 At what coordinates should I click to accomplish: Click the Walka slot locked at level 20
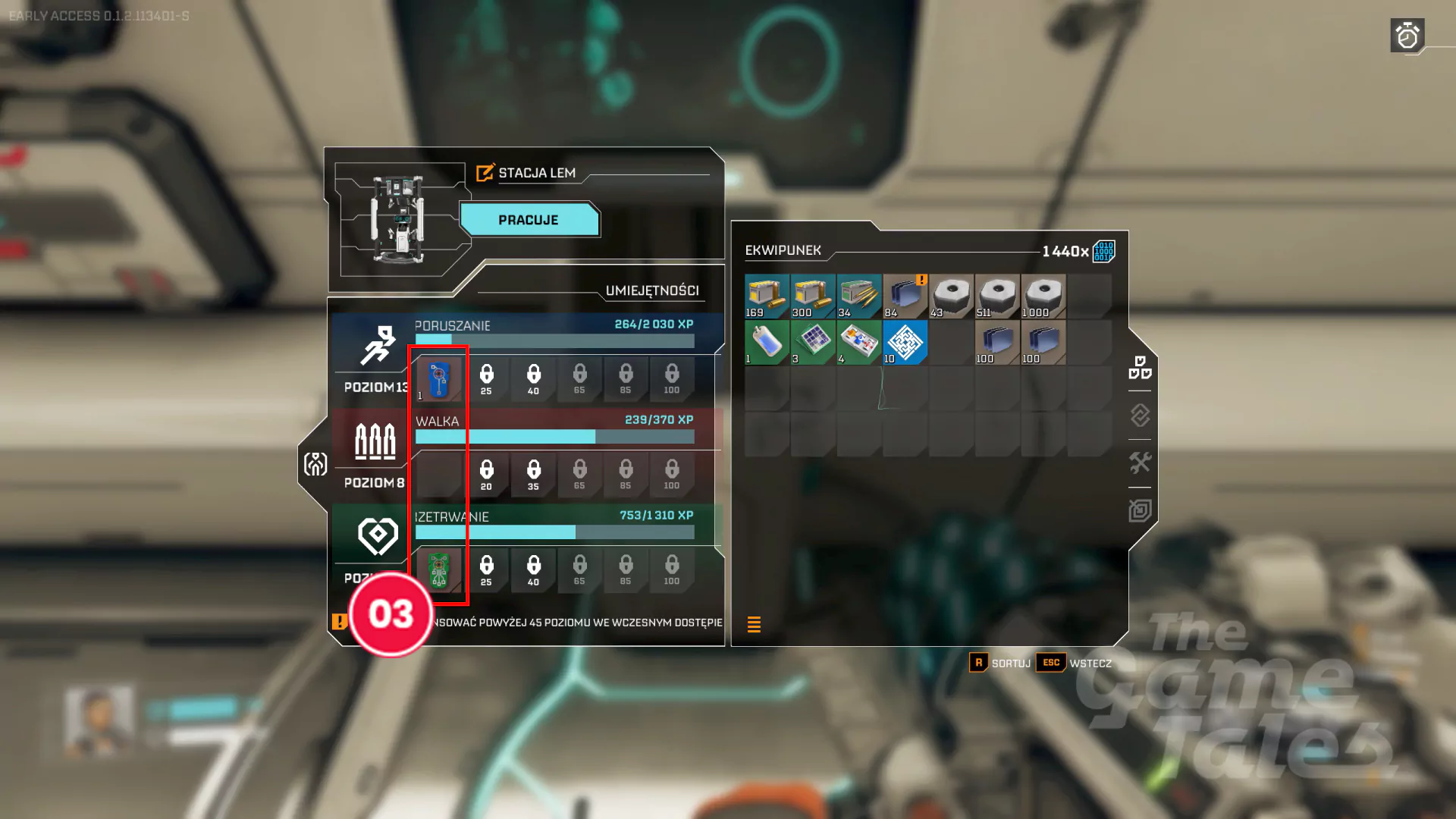point(486,474)
